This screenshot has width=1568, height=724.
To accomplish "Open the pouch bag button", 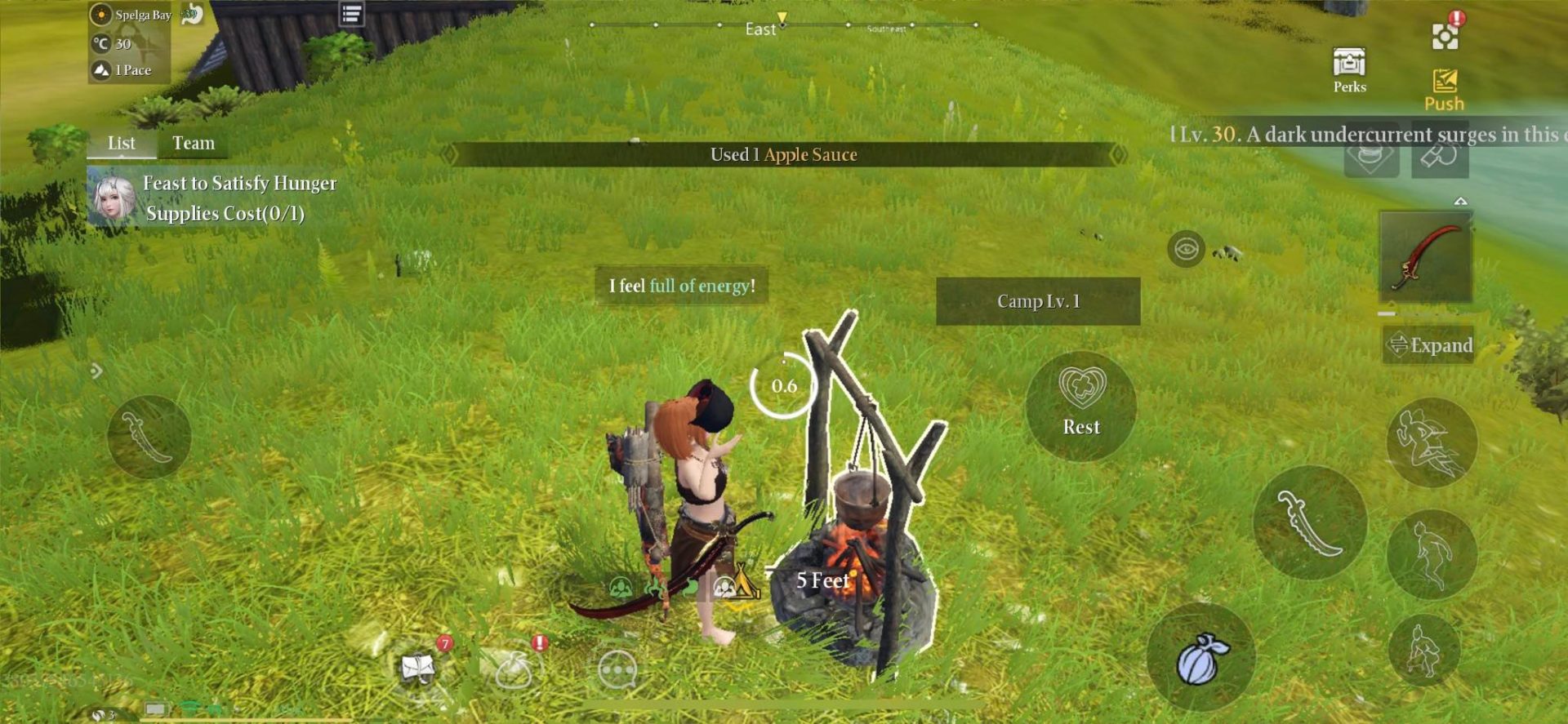I will tap(1200, 657).
